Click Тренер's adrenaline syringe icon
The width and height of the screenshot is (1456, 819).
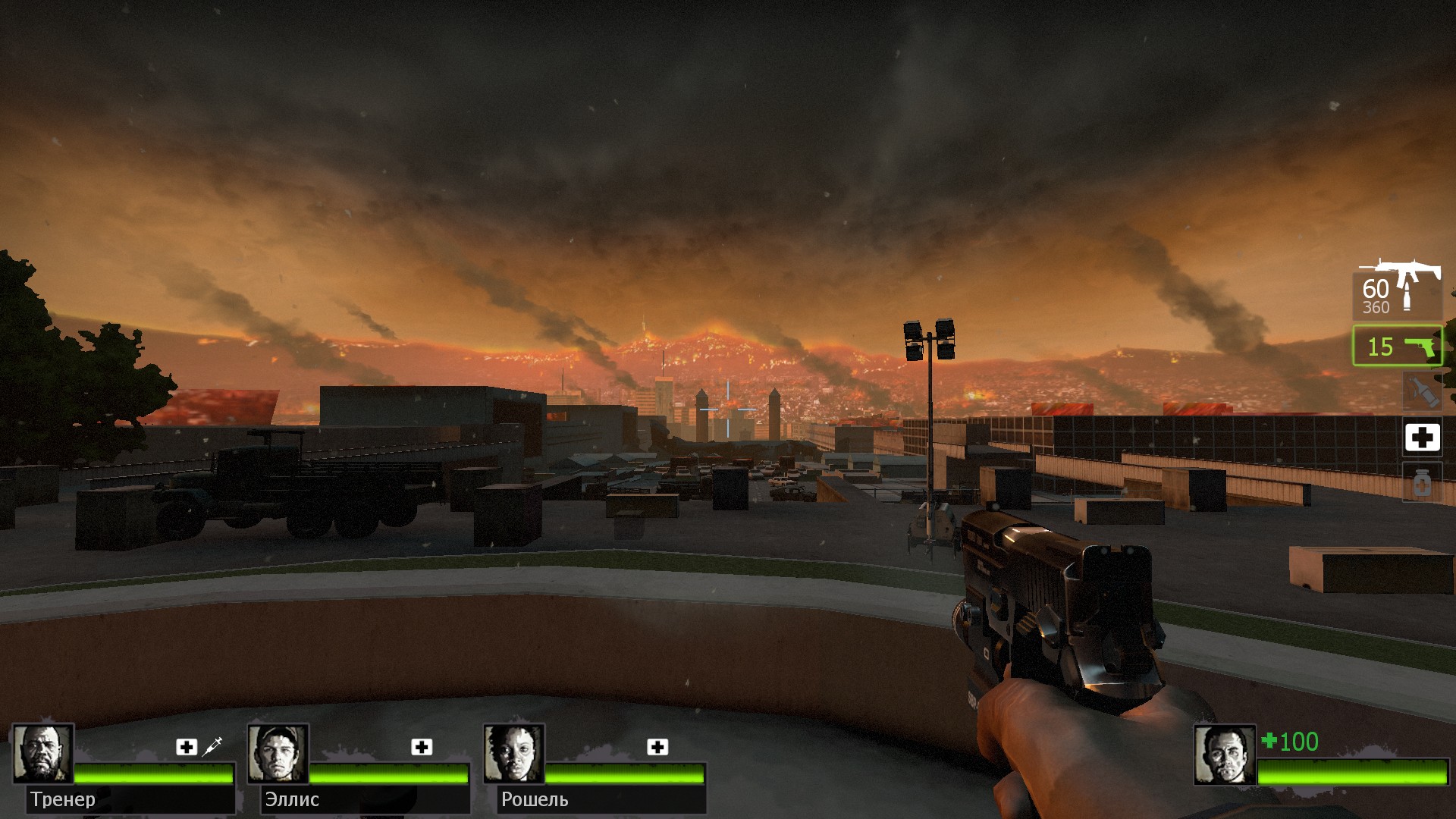[212, 746]
